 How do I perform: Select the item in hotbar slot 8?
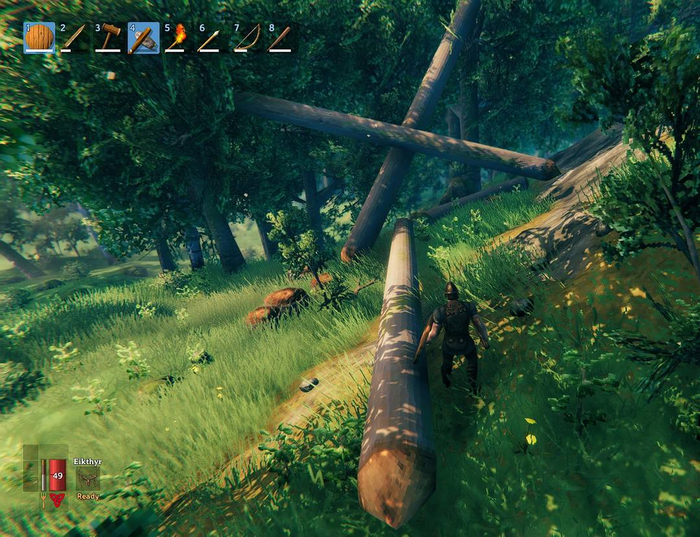(280, 38)
